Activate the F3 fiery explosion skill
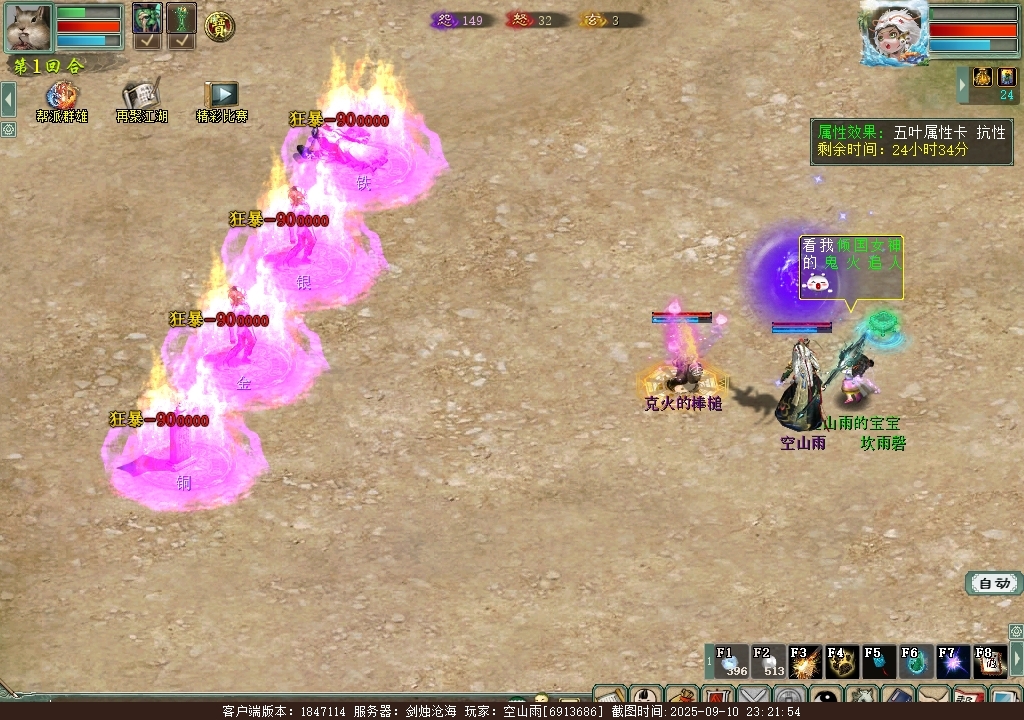This screenshot has height=720, width=1024. click(805, 662)
